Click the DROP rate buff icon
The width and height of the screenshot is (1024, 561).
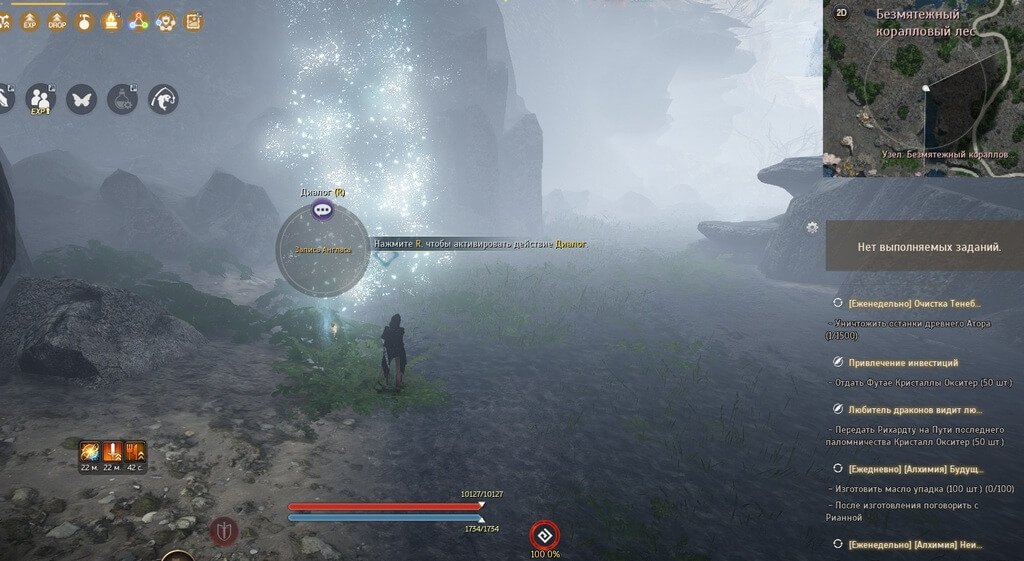[57, 20]
